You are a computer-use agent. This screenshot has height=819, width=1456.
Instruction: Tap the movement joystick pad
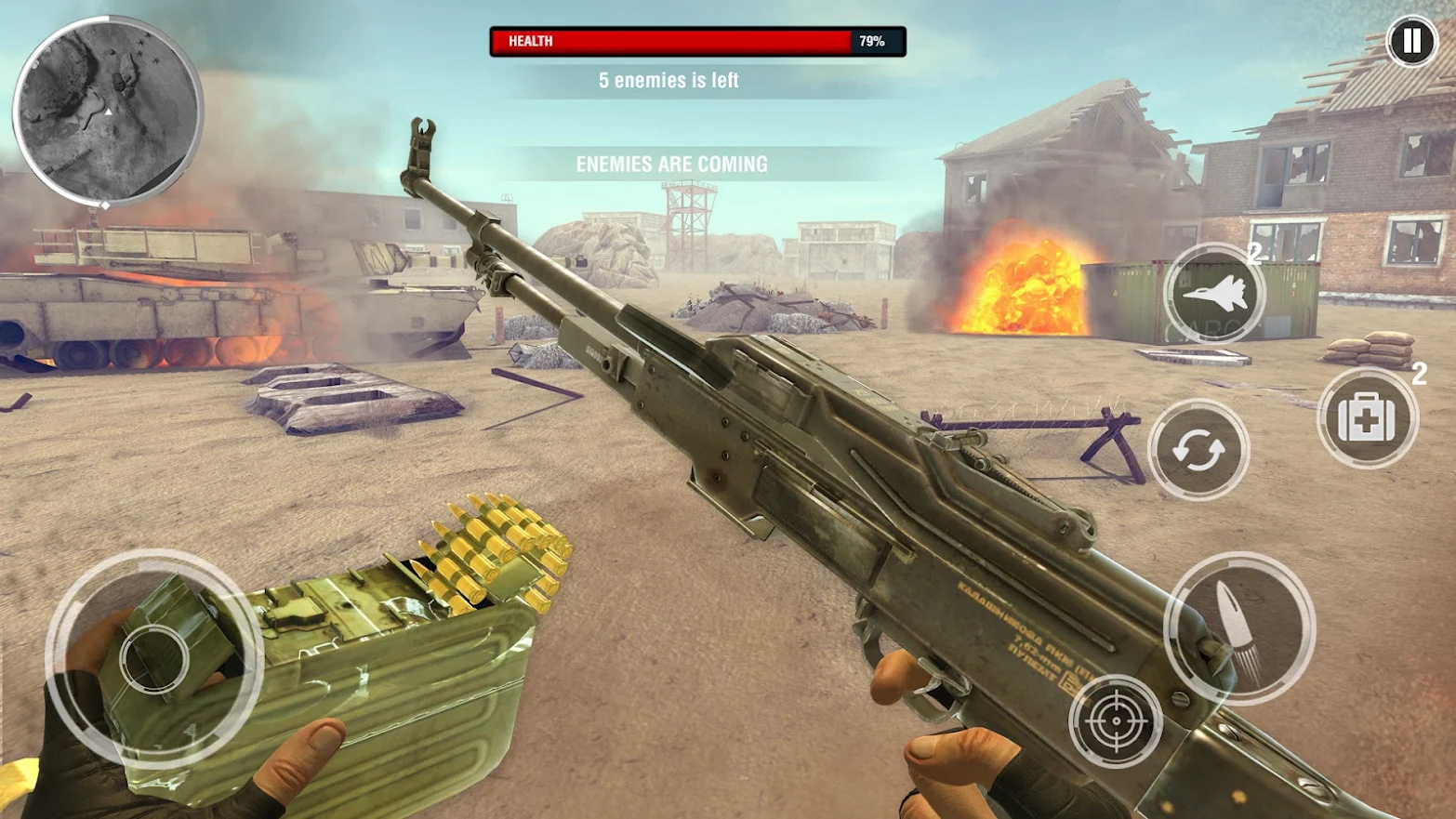pos(154,658)
